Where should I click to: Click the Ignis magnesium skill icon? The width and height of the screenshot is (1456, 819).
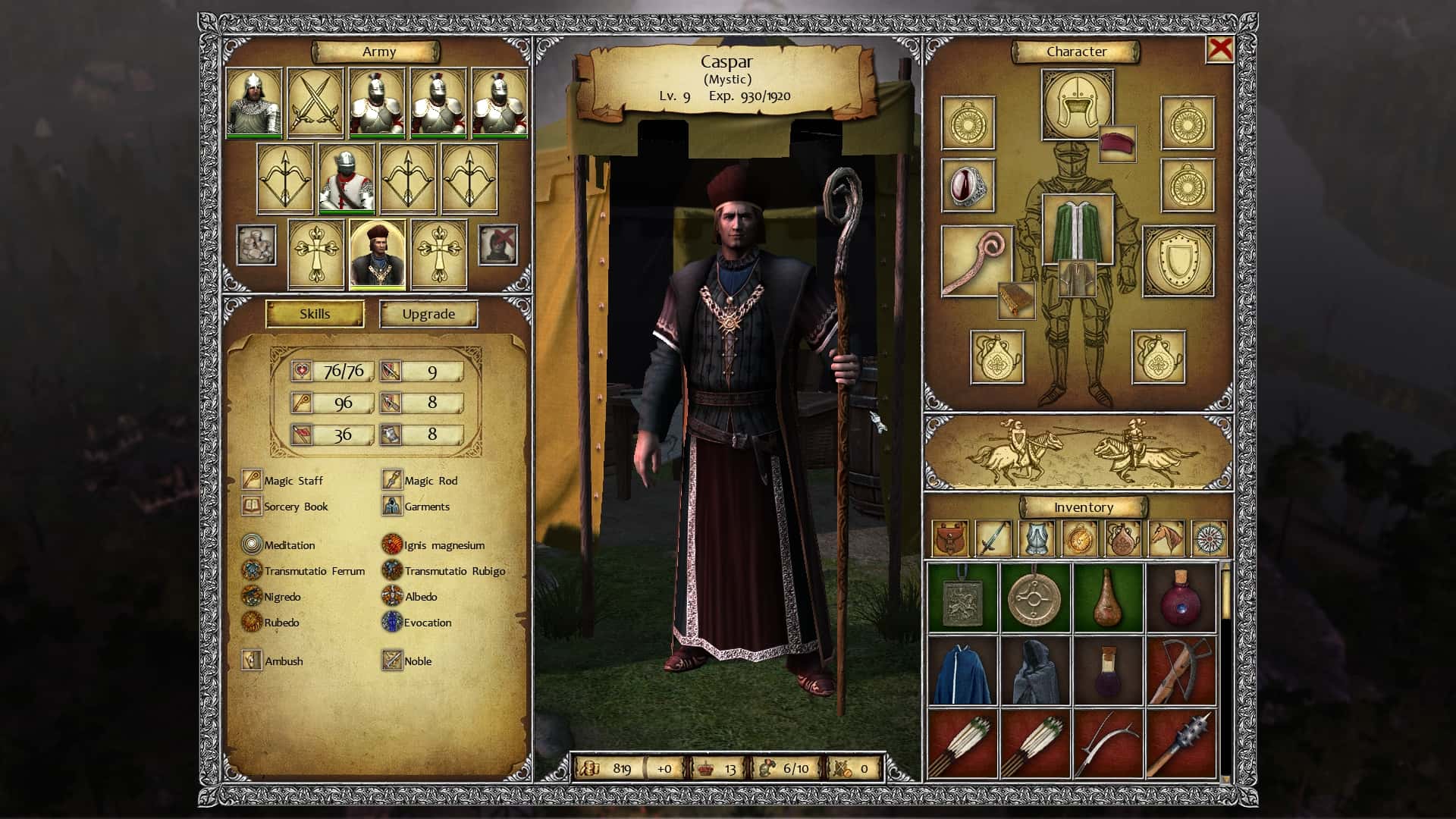(x=393, y=545)
